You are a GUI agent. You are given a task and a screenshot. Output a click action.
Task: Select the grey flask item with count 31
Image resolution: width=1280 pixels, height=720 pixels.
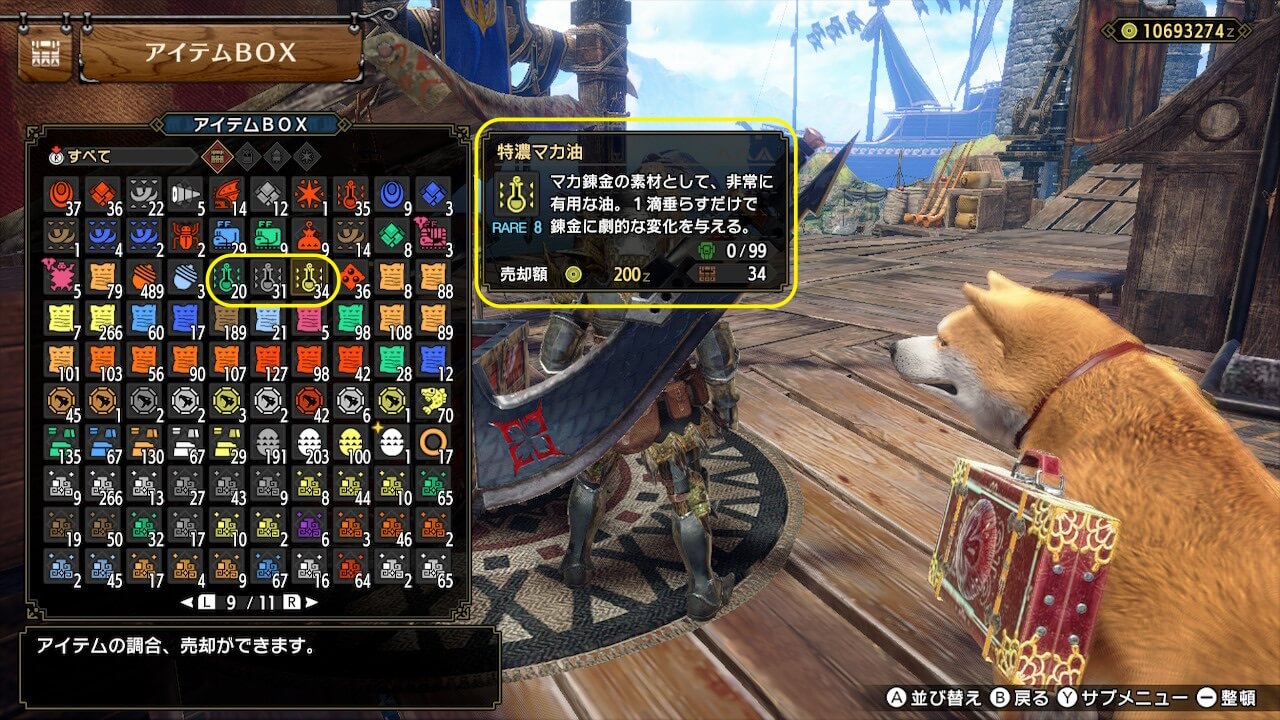(268, 278)
